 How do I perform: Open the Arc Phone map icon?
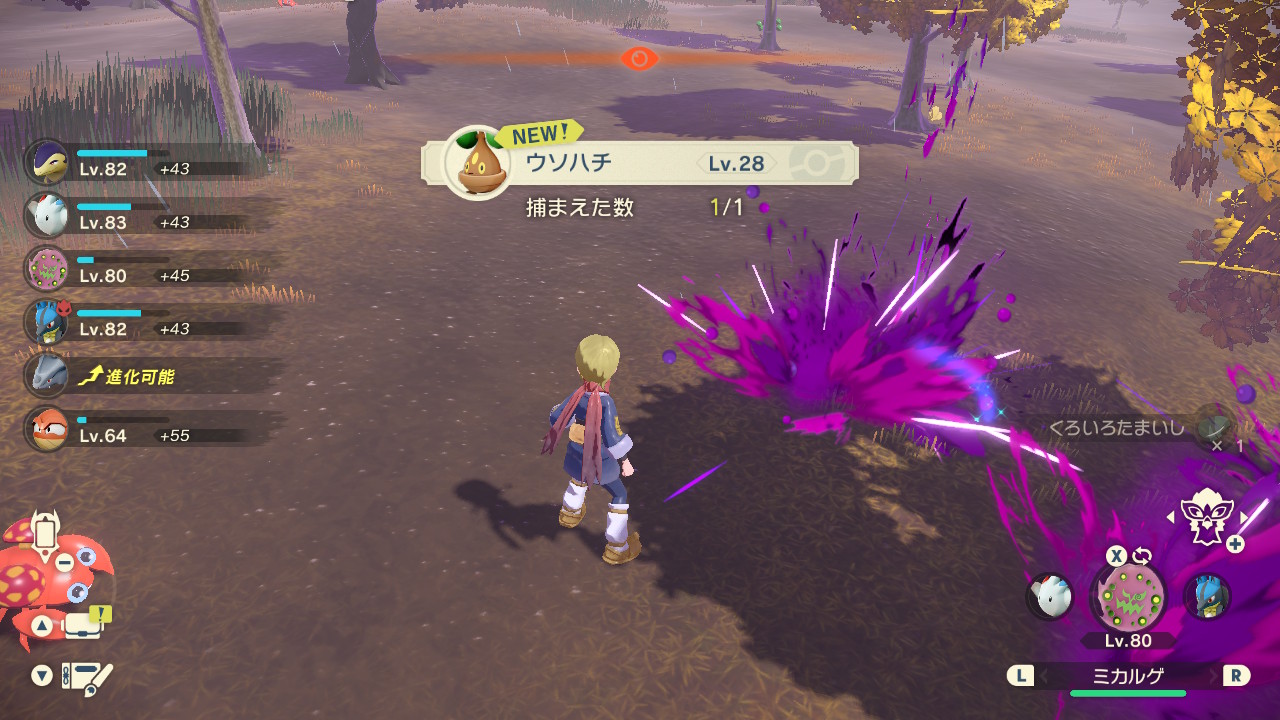[x=46, y=532]
